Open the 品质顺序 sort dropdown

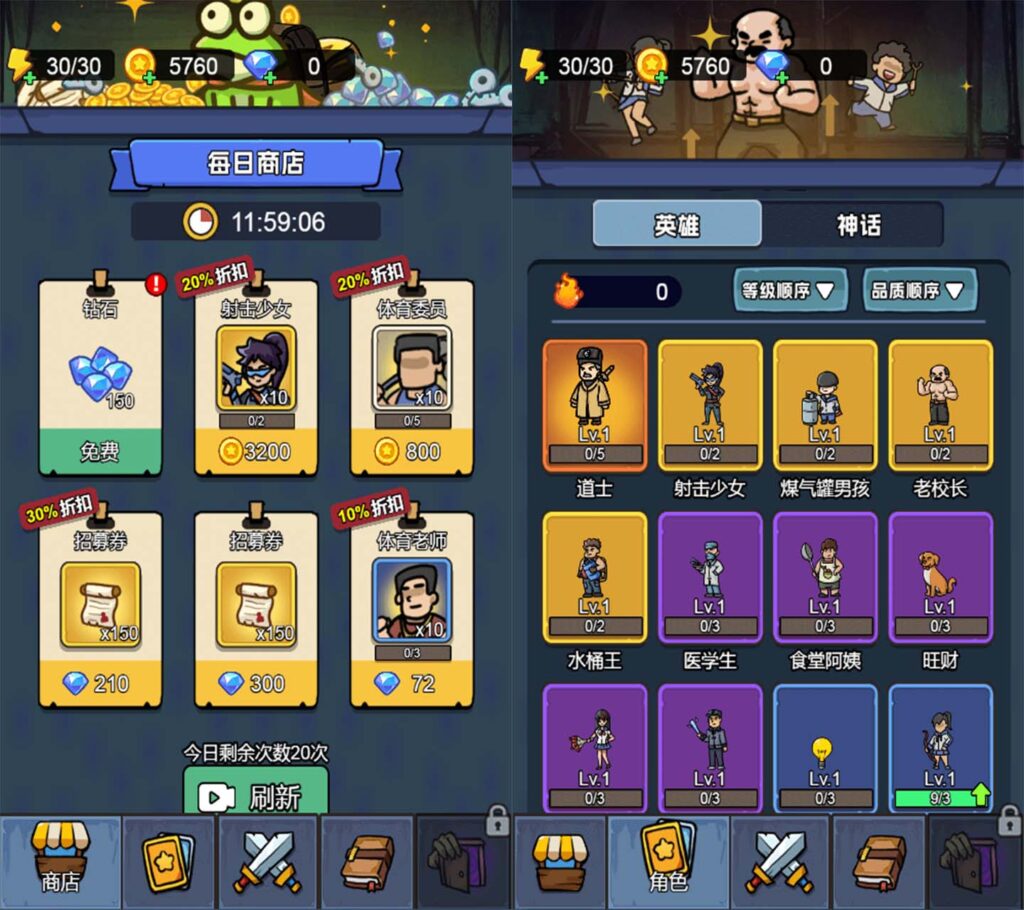pos(920,291)
